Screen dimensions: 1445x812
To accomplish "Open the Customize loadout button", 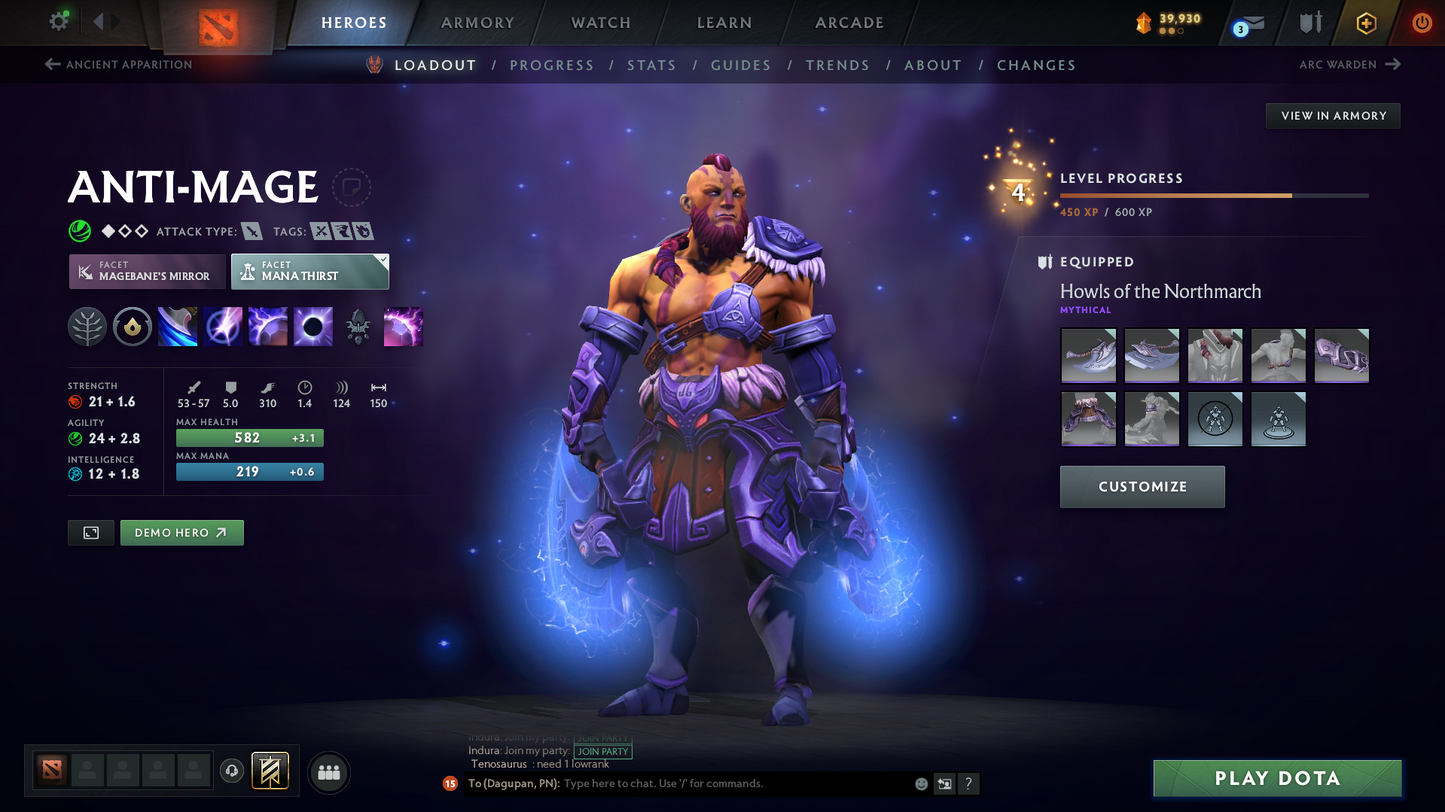I will click(x=1142, y=487).
